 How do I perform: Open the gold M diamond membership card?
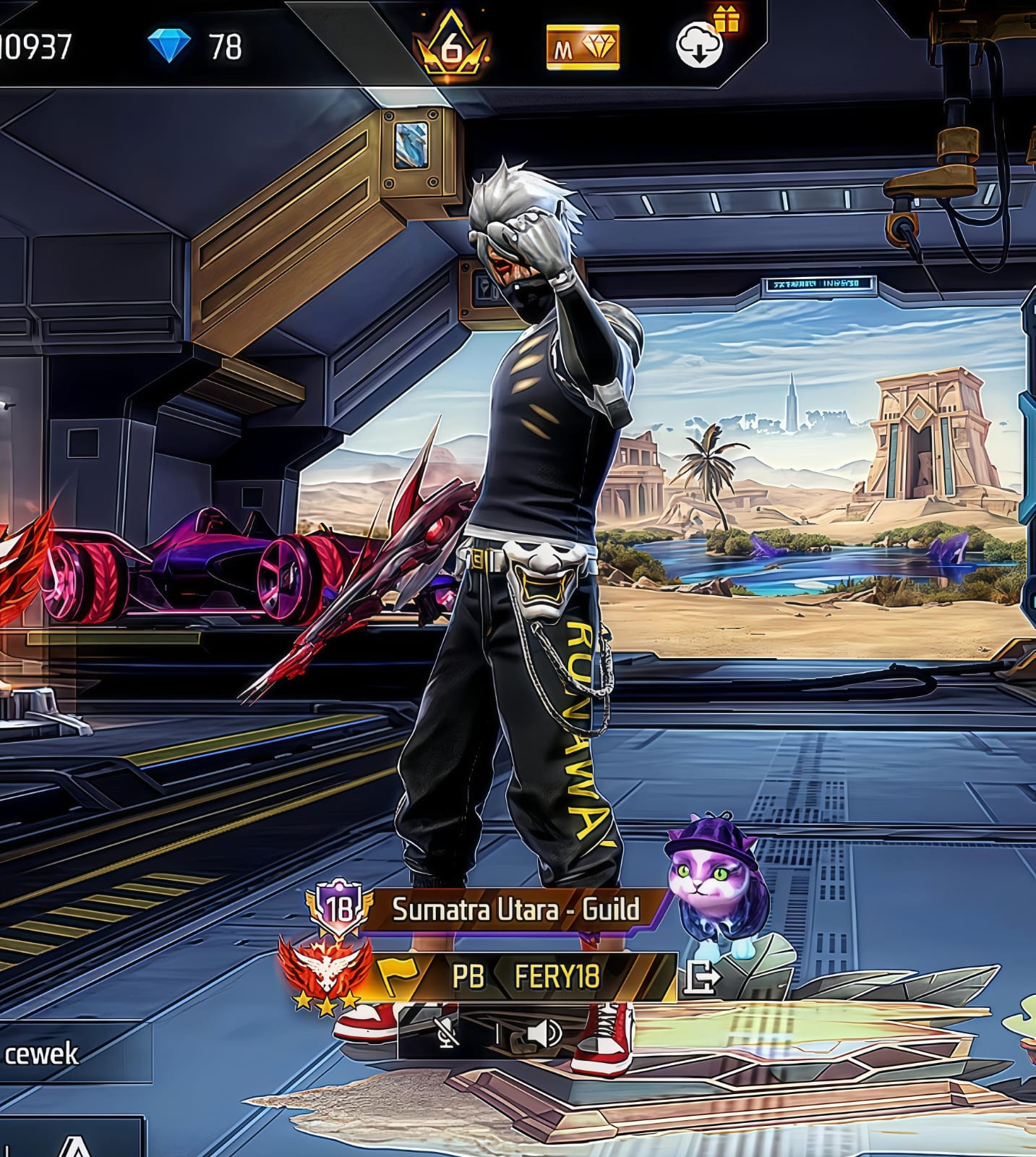click(x=583, y=48)
